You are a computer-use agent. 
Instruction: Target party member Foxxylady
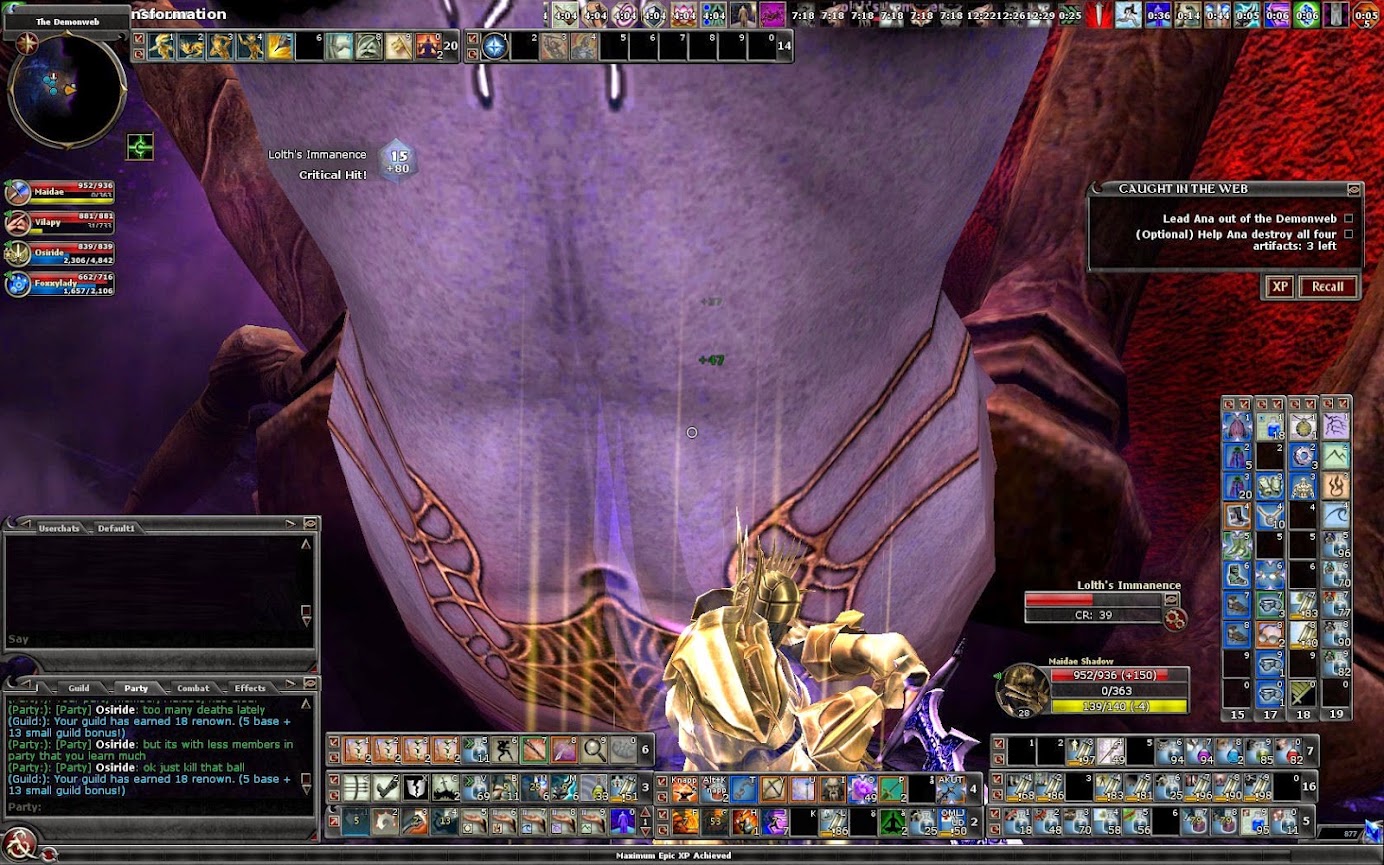pyautogui.click(x=19, y=284)
